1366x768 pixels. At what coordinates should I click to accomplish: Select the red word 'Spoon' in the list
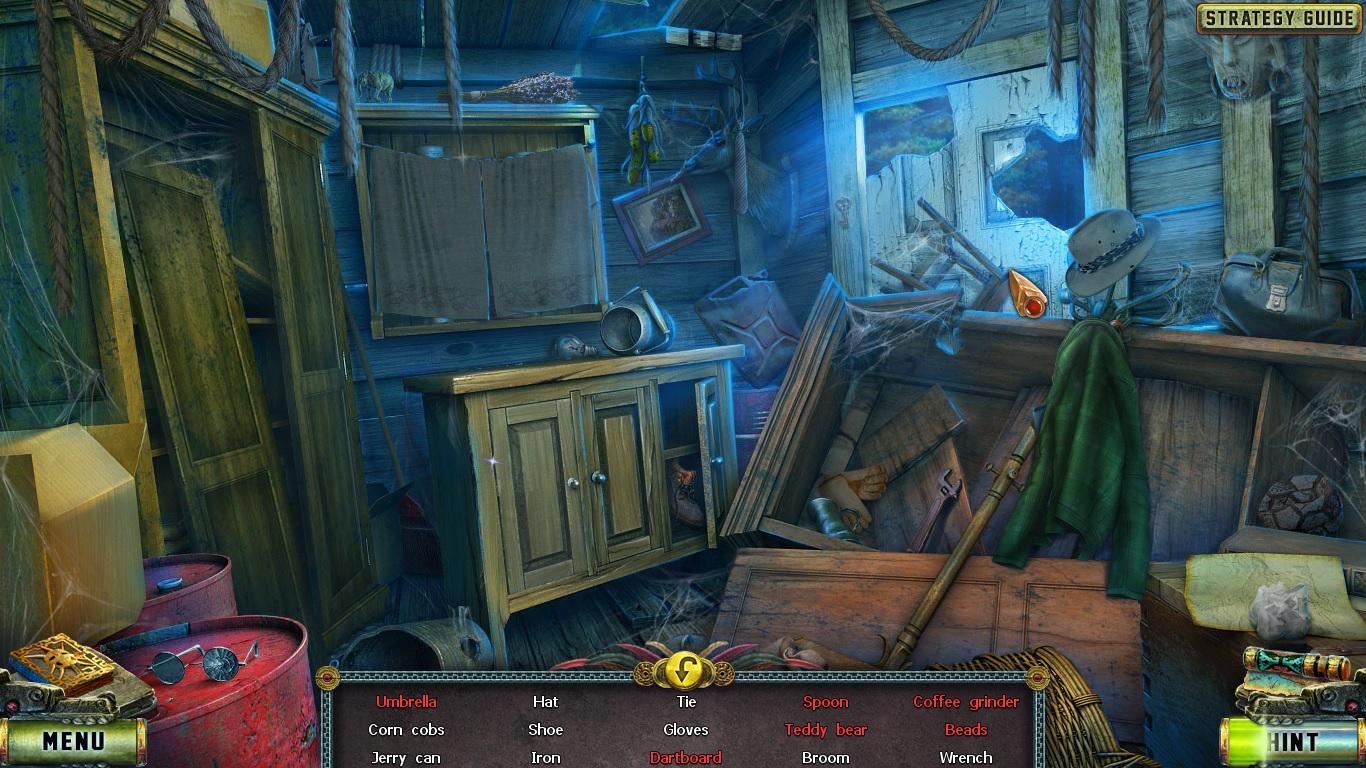click(825, 702)
